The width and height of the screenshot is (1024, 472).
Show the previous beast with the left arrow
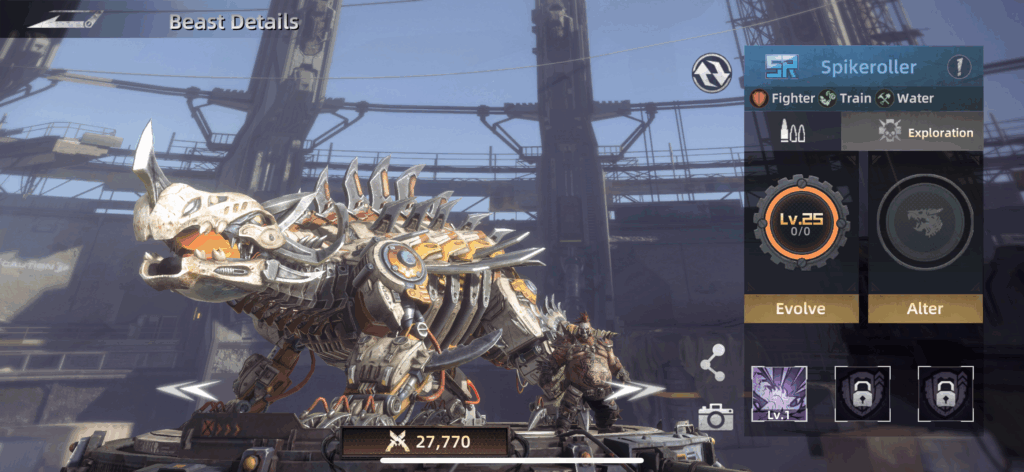190,391
